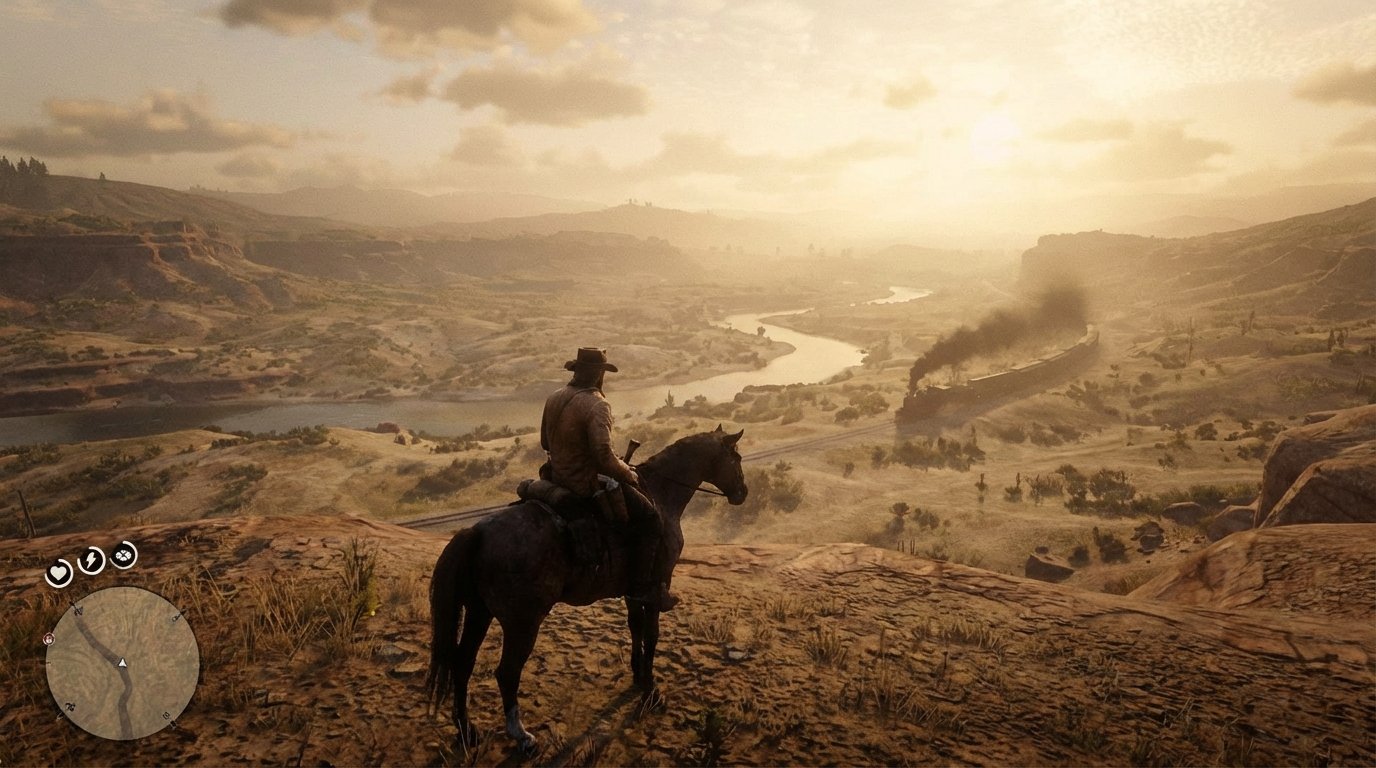1376x768 pixels.
Task: Click the player arrow on the minimap
Action: tap(121, 662)
